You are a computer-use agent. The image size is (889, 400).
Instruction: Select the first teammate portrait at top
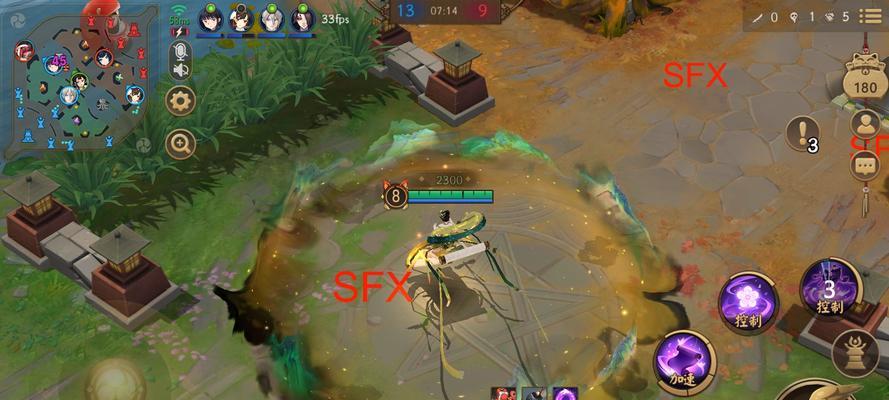click(210, 18)
